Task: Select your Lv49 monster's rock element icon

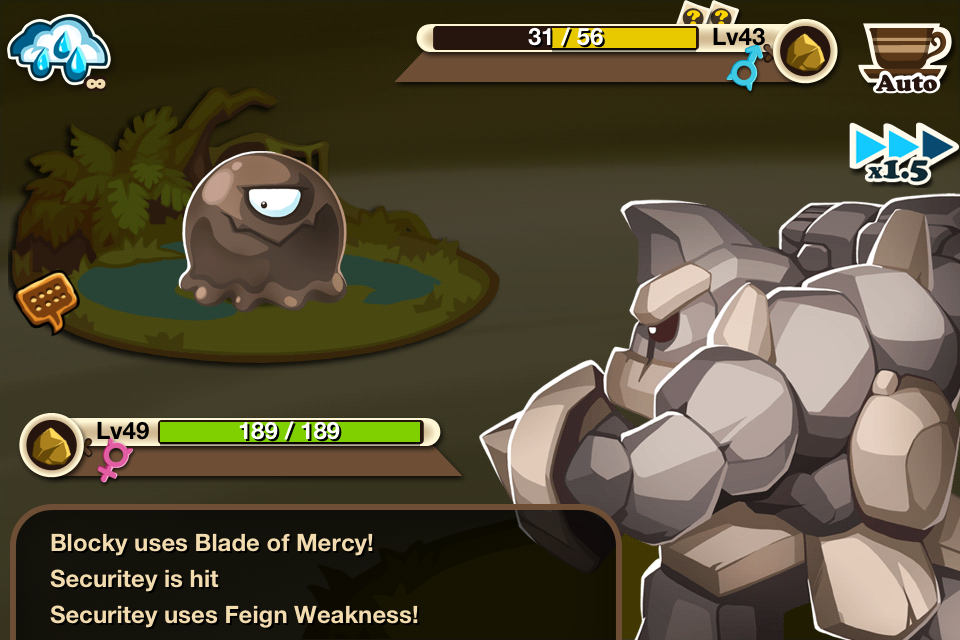Action: (x=52, y=444)
